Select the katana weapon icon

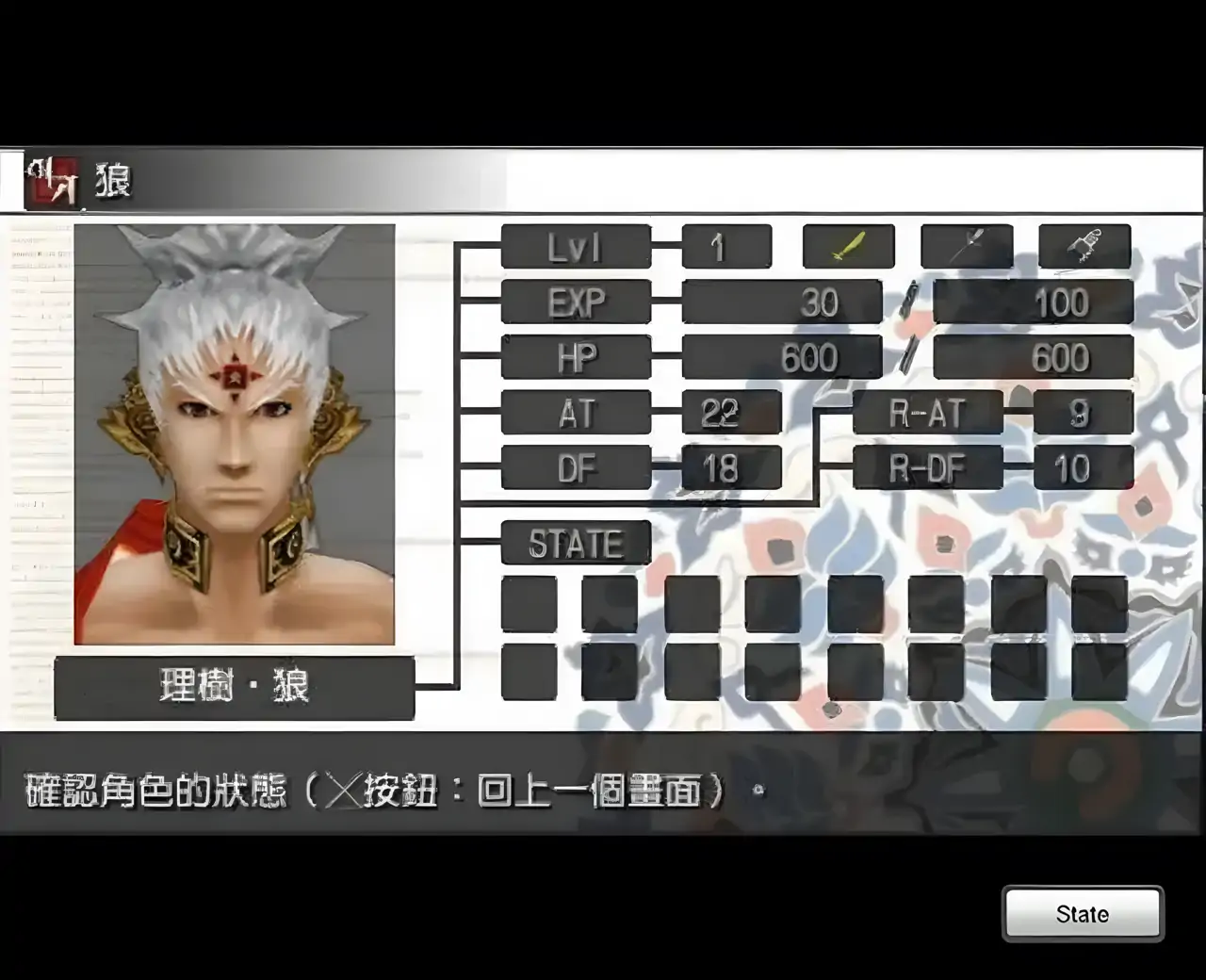coord(967,247)
